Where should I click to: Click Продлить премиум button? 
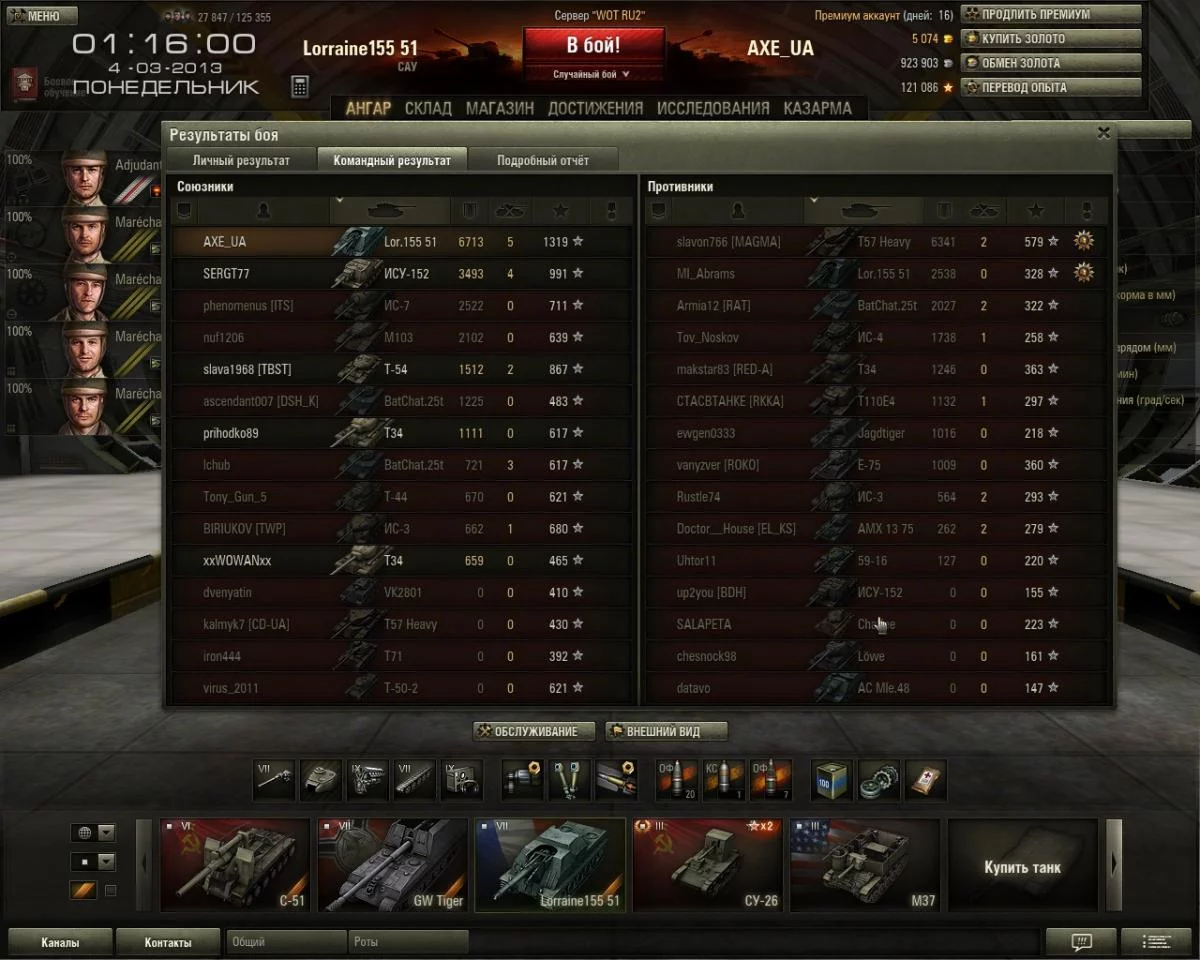pos(1050,15)
